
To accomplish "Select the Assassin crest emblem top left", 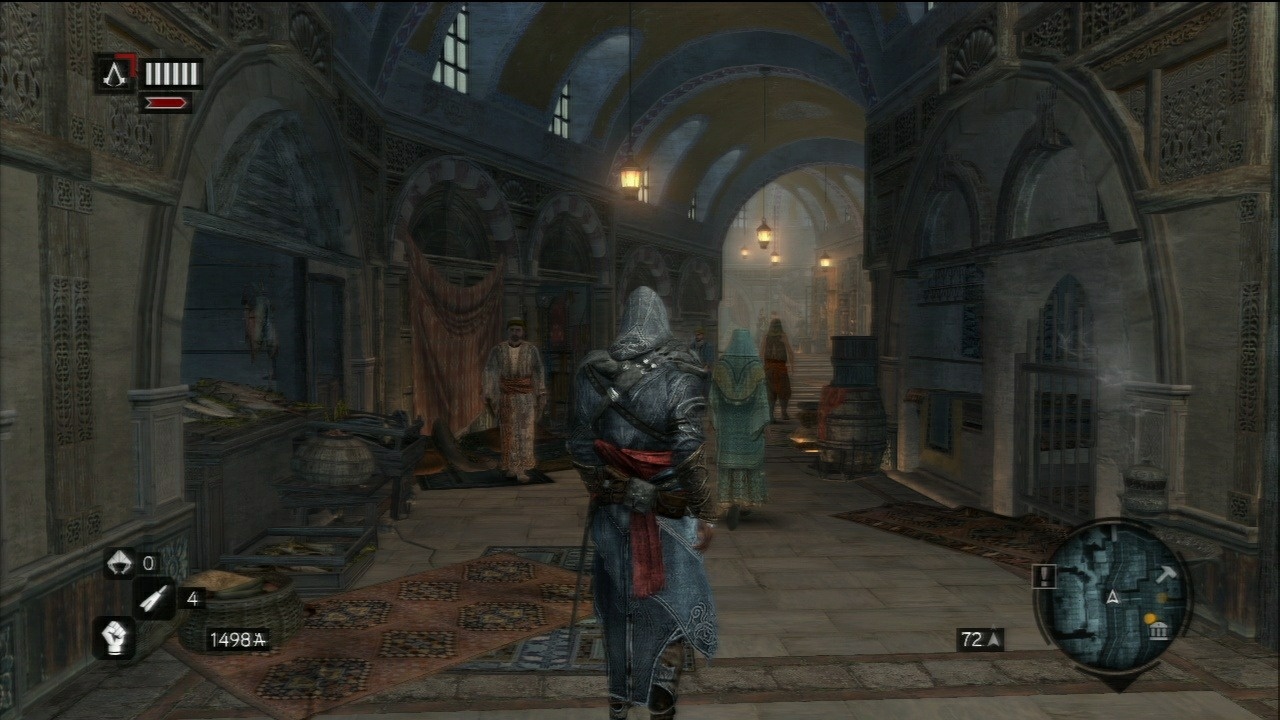I will point(114,74).
